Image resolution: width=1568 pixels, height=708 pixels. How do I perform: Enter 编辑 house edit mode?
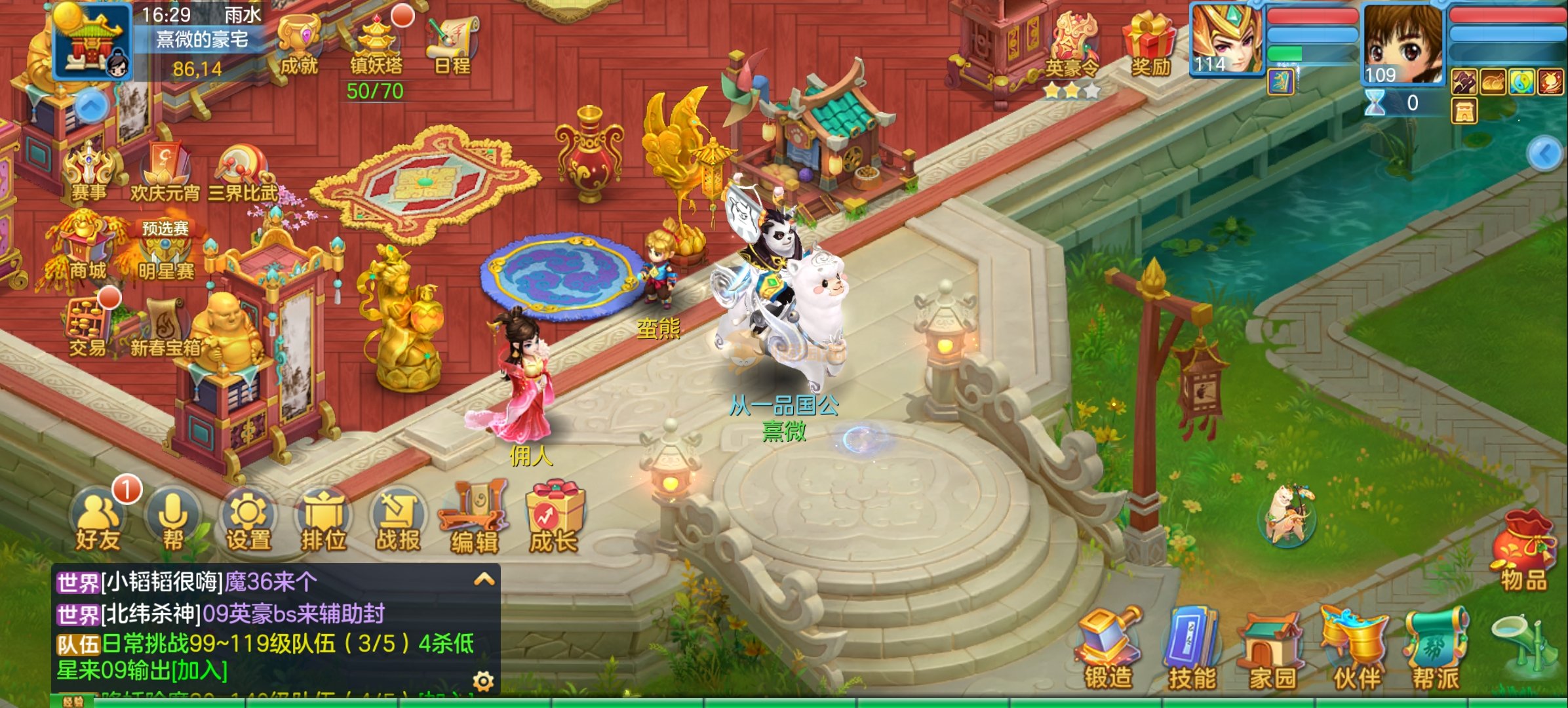pyautogui.click(x=474, y=519)
